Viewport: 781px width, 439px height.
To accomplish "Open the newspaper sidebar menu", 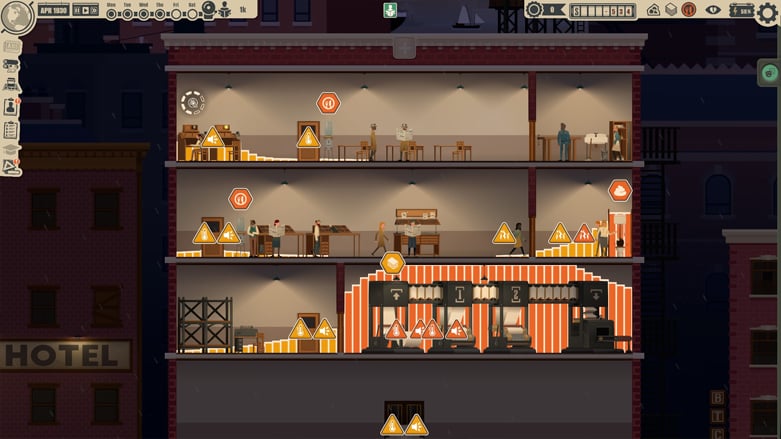I will (11, 46).
